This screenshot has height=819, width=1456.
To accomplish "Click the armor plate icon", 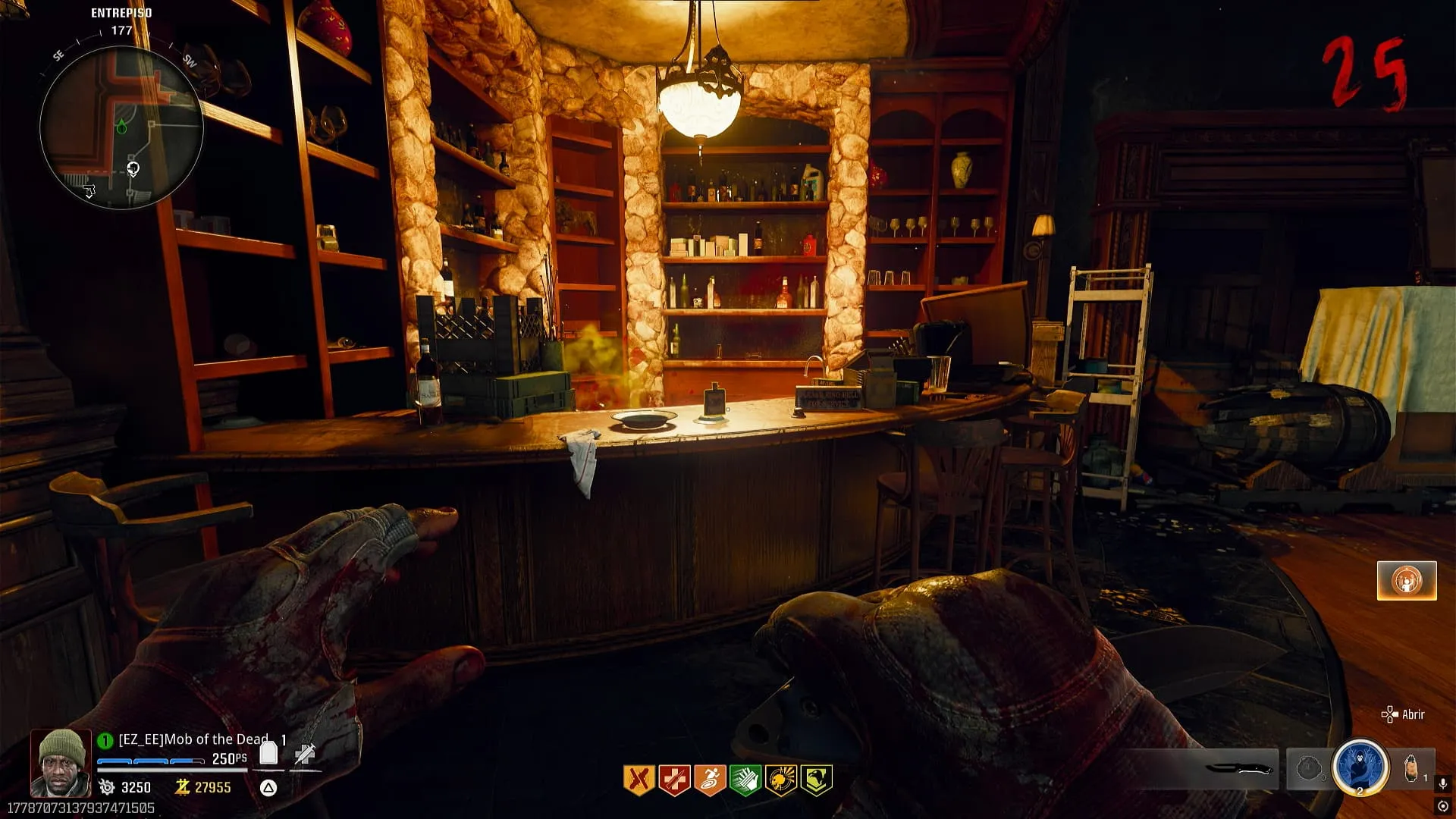I will [x=268, y=753].
